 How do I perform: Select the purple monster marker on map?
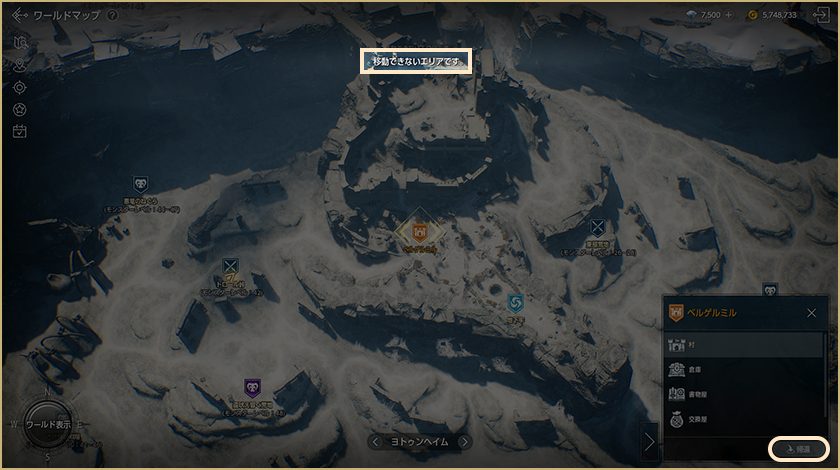click(x=252, y=386)
